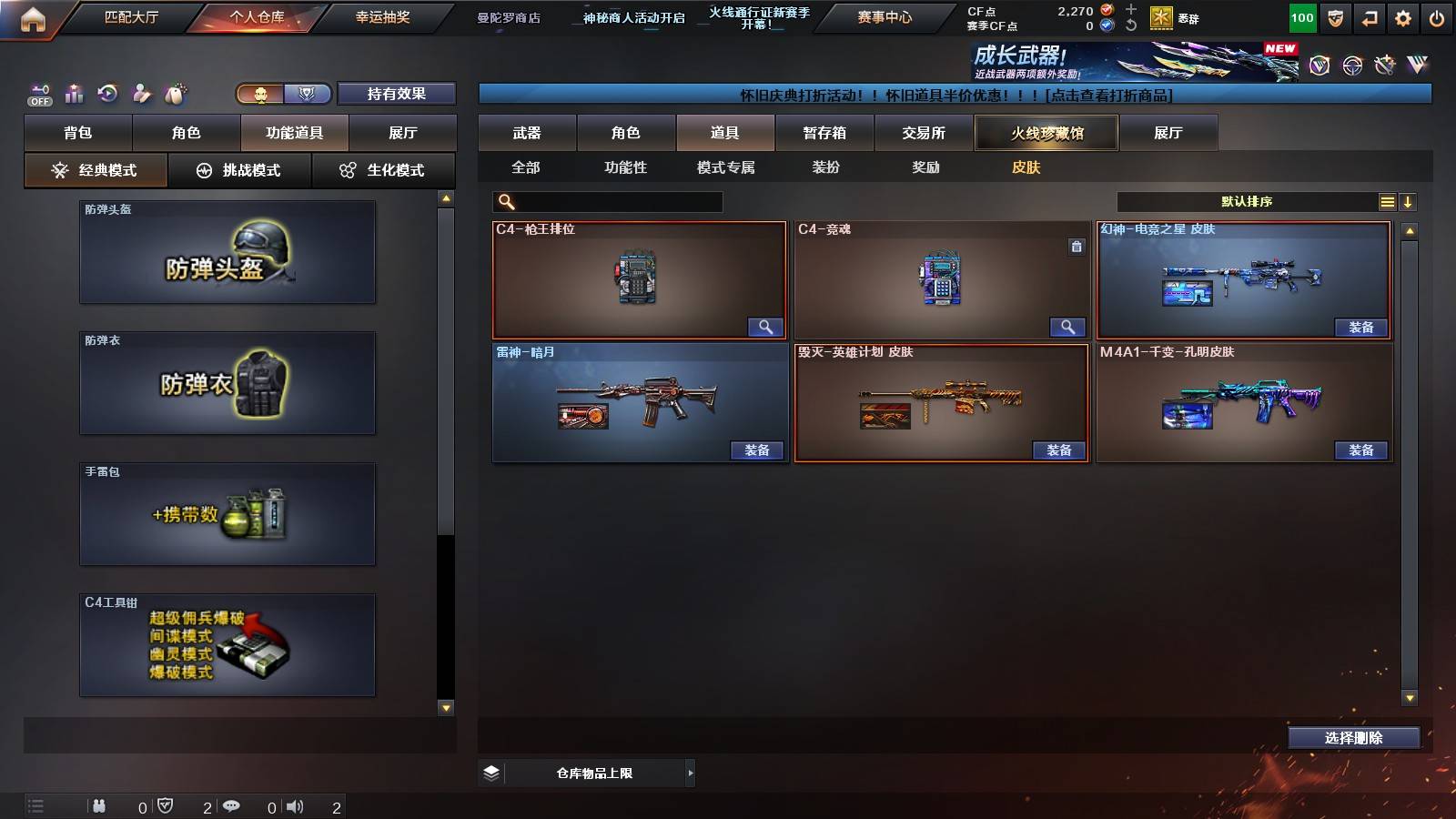Click the shield icon next to the green 100 indicator
The width and height of the screenshot is (1456, 819).
pyautogui.click(x=1336, y=18)
